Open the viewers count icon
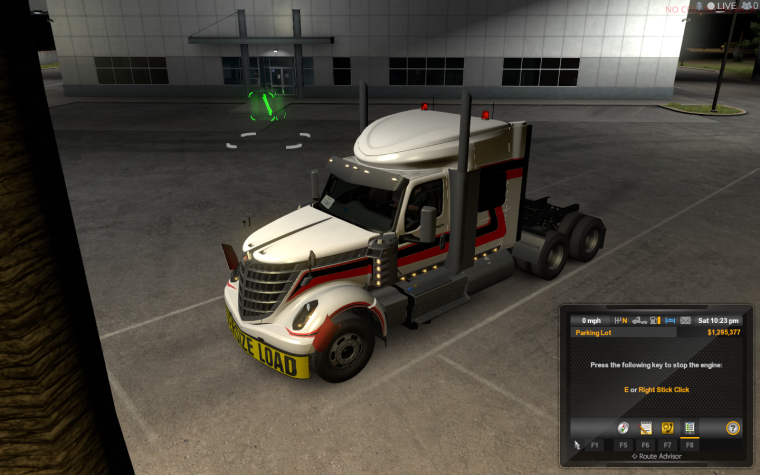Image resolution: width=760 pixels, height=475 pixels. 748,6
